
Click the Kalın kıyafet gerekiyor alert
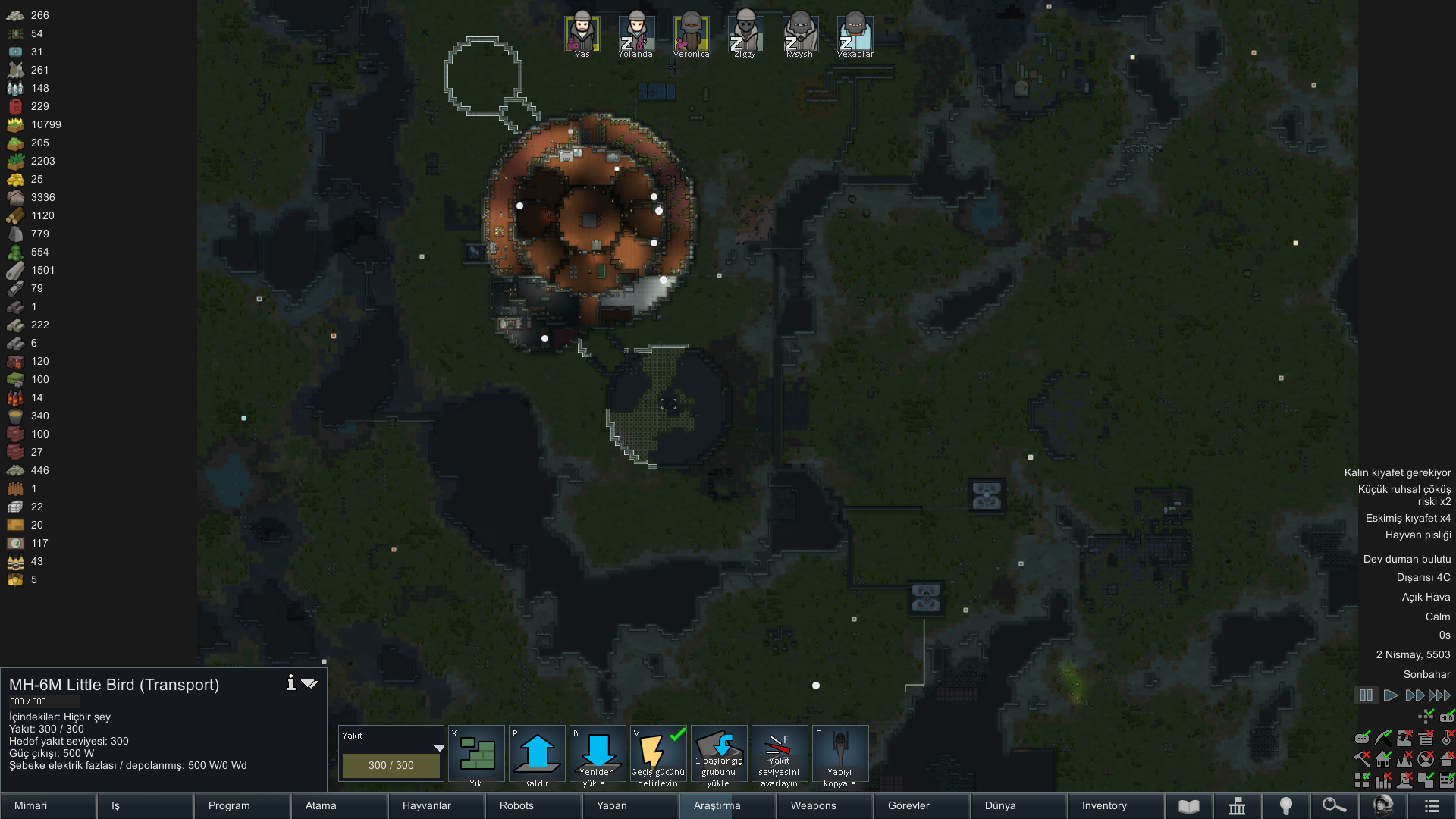point(1397,472)
